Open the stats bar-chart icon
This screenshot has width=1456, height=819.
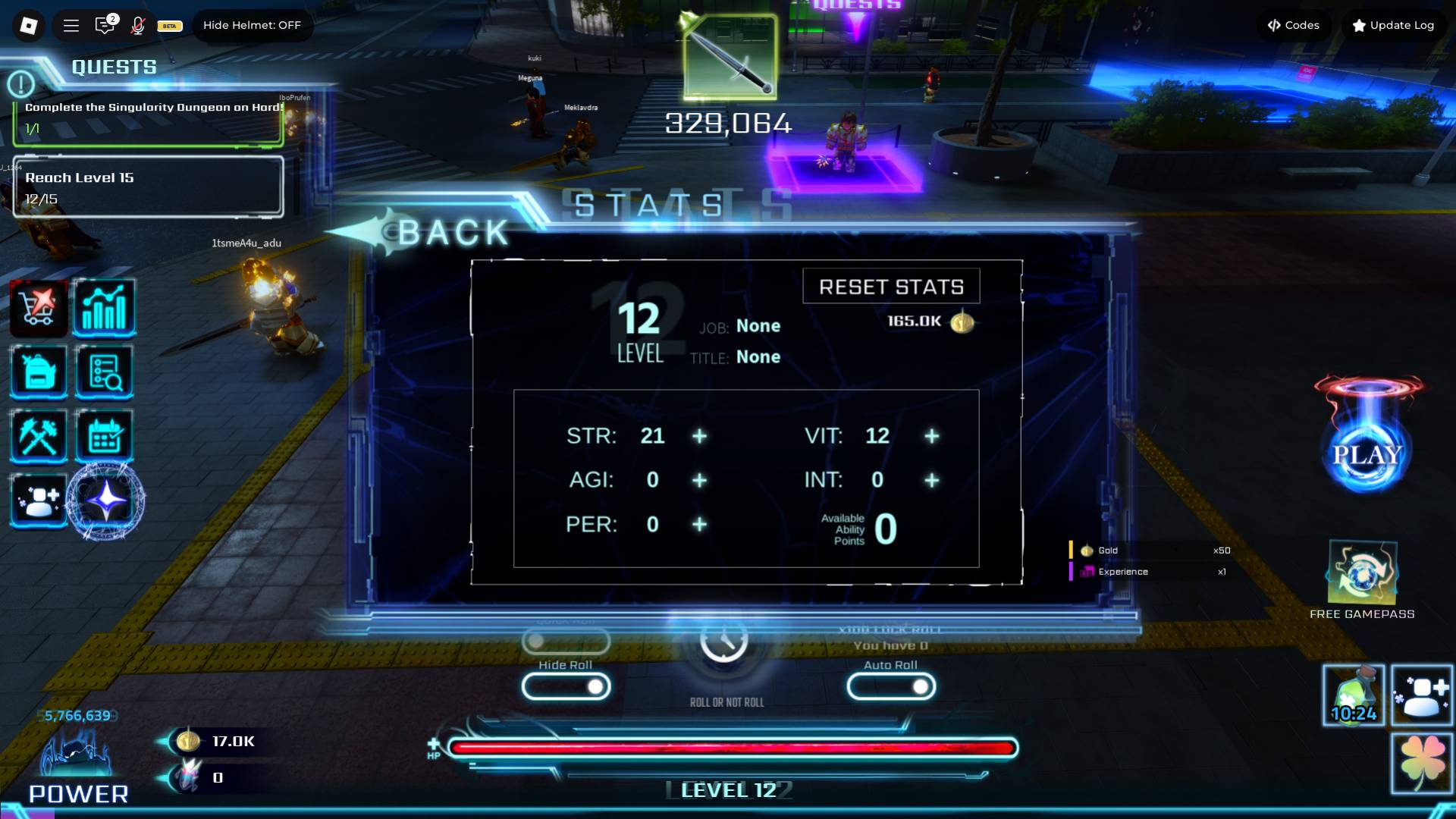pyautogui.click(x=105, y=307)
